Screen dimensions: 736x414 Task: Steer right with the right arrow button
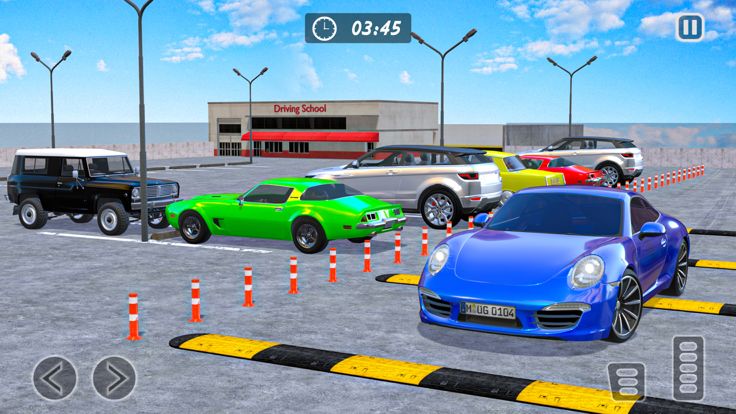(x=114, y=378)
